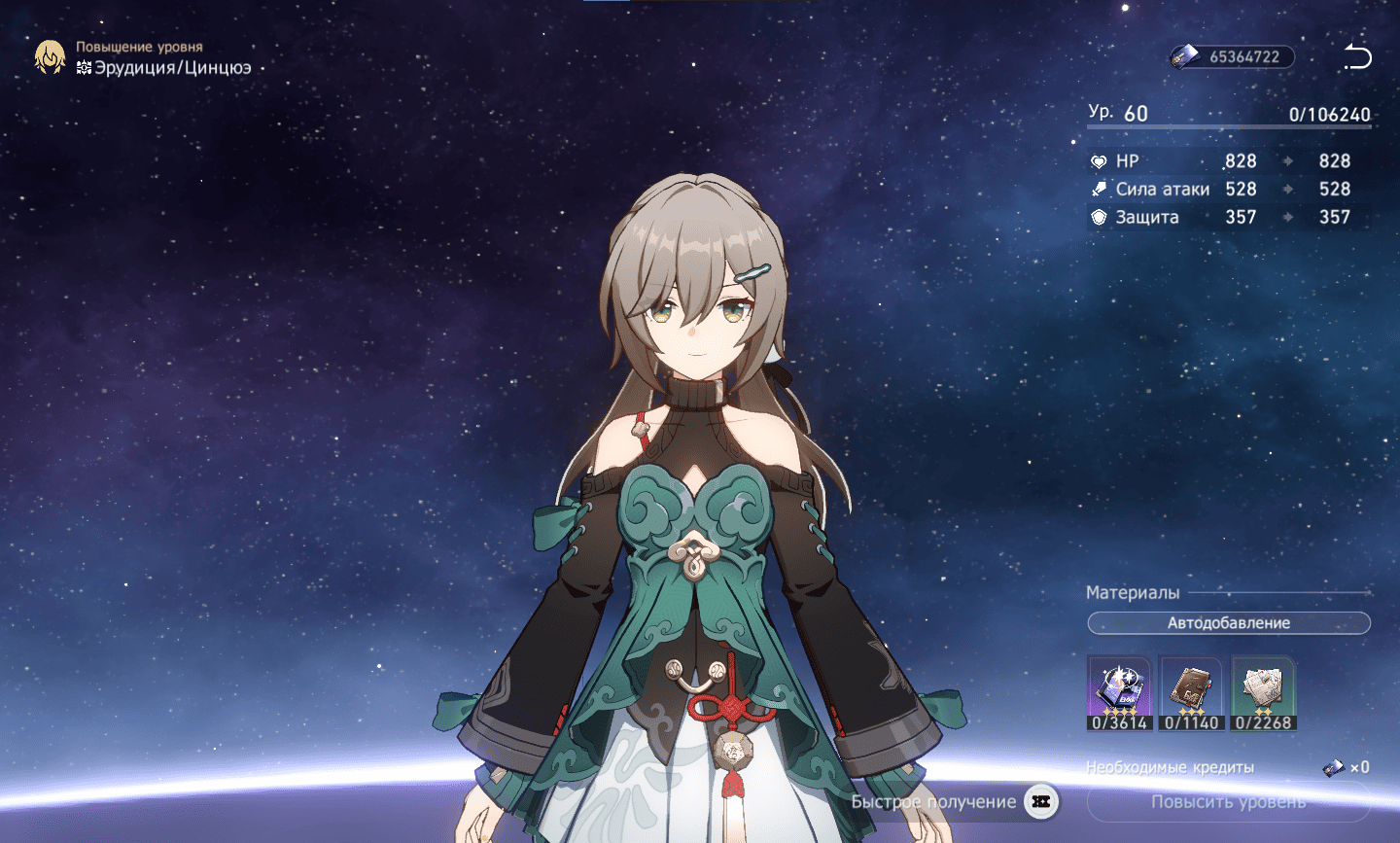Screen dimensions: 1400x843
Task: Click the Автодобавление auto-add button
Action: pos(1228,623)
